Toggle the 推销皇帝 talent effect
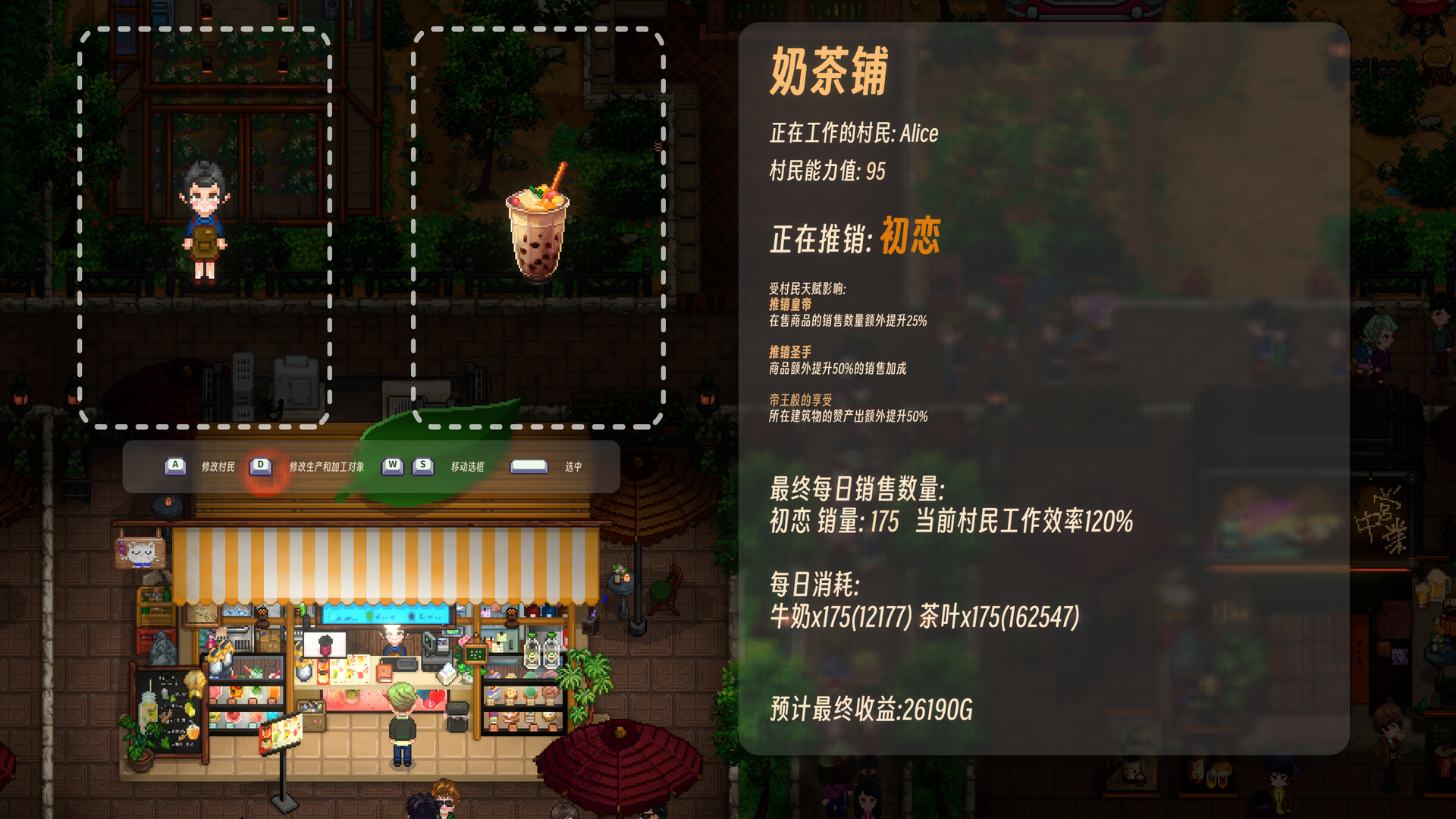The width and height of the screenshot is (1456, 819). [x=789, y=306]
